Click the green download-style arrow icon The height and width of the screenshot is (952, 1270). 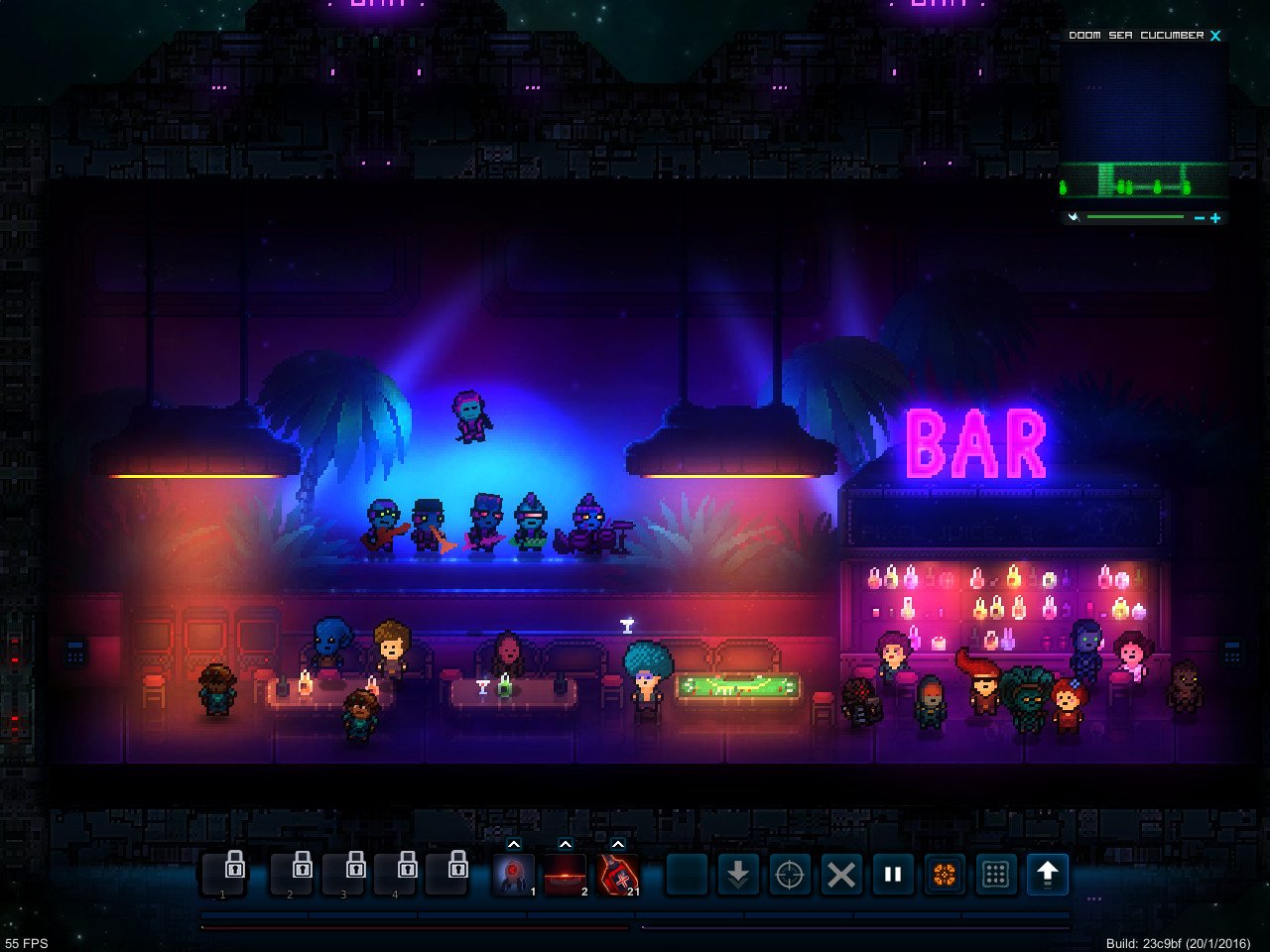pos(737,874)
